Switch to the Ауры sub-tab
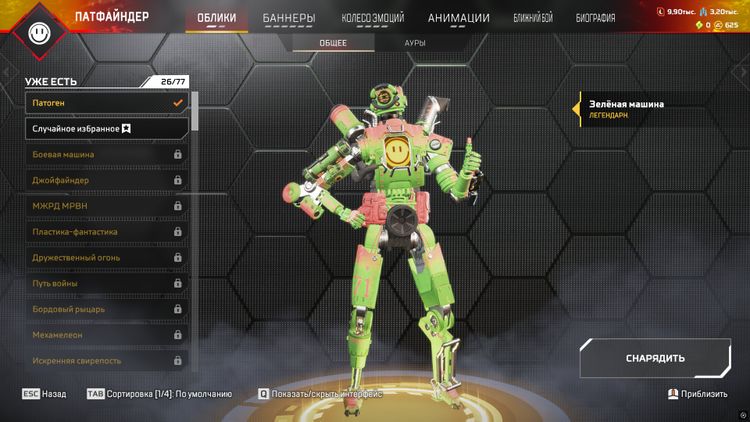750x422 pixels. [x=415, y=44]
